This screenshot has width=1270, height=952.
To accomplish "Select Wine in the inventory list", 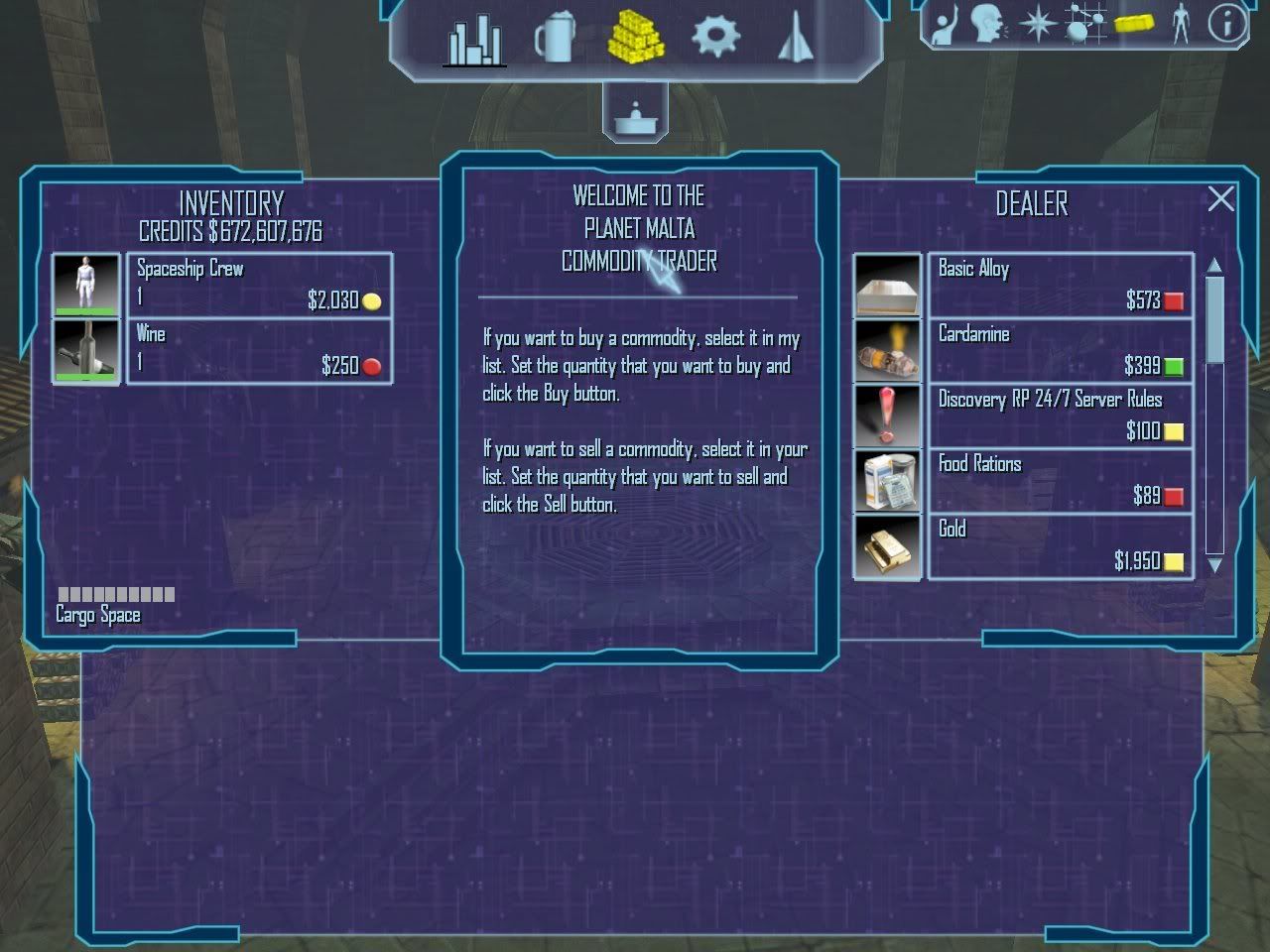I will tap(260, 350).
